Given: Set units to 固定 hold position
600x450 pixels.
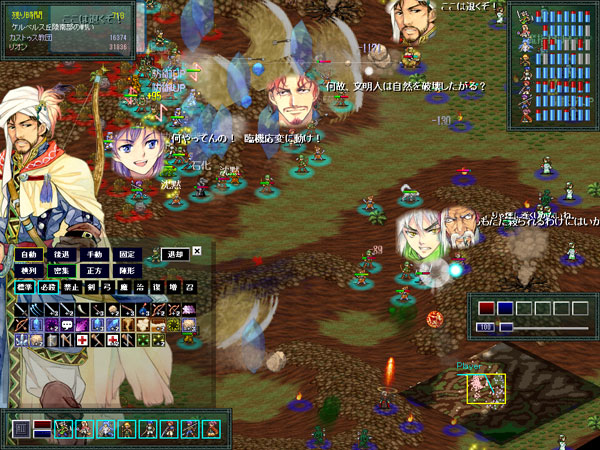Looking at the screenshot, I should pos(127,254).
